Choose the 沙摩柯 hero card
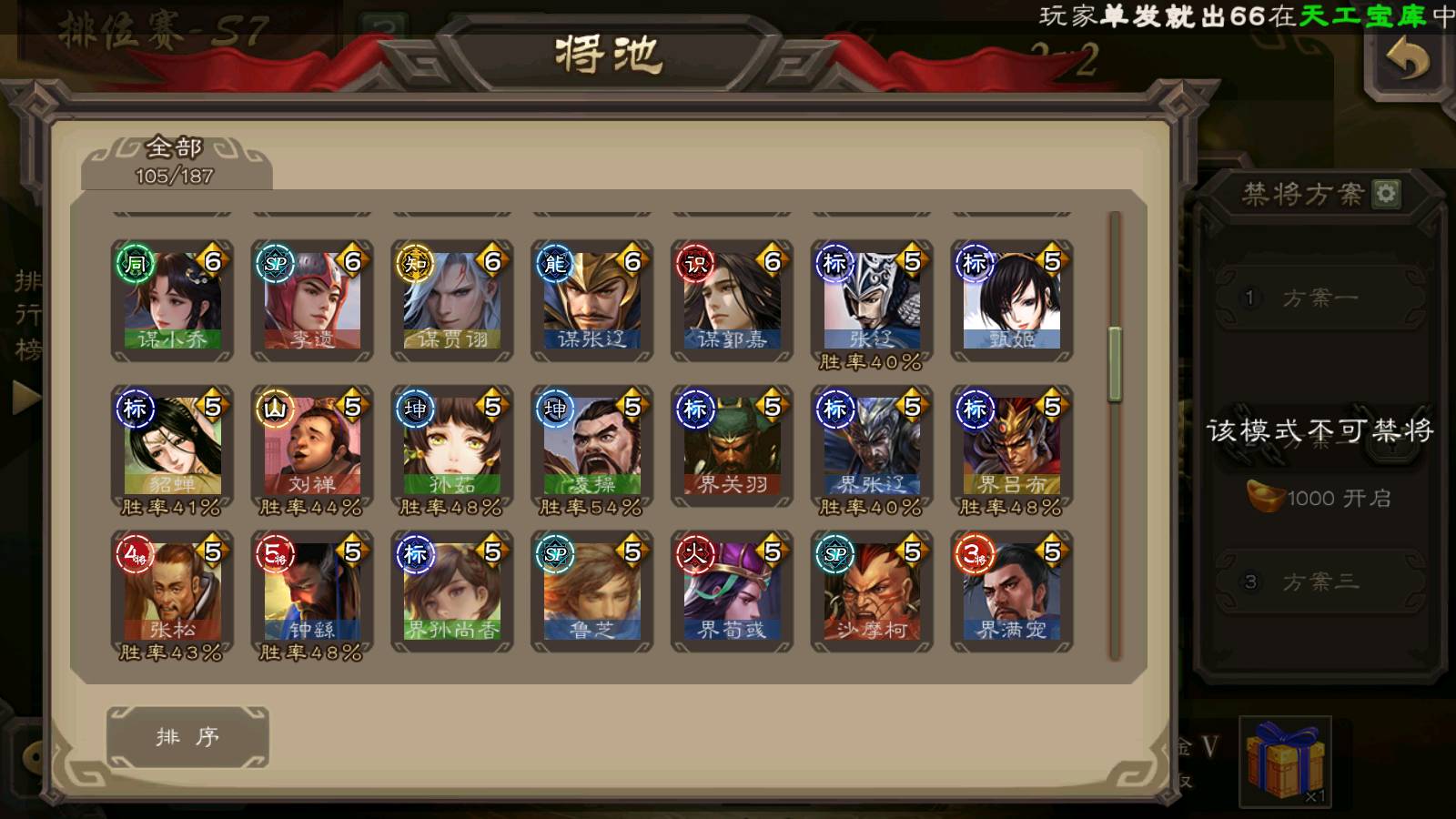This screenshot has height=819, width=1456. [x=872, y=591]
